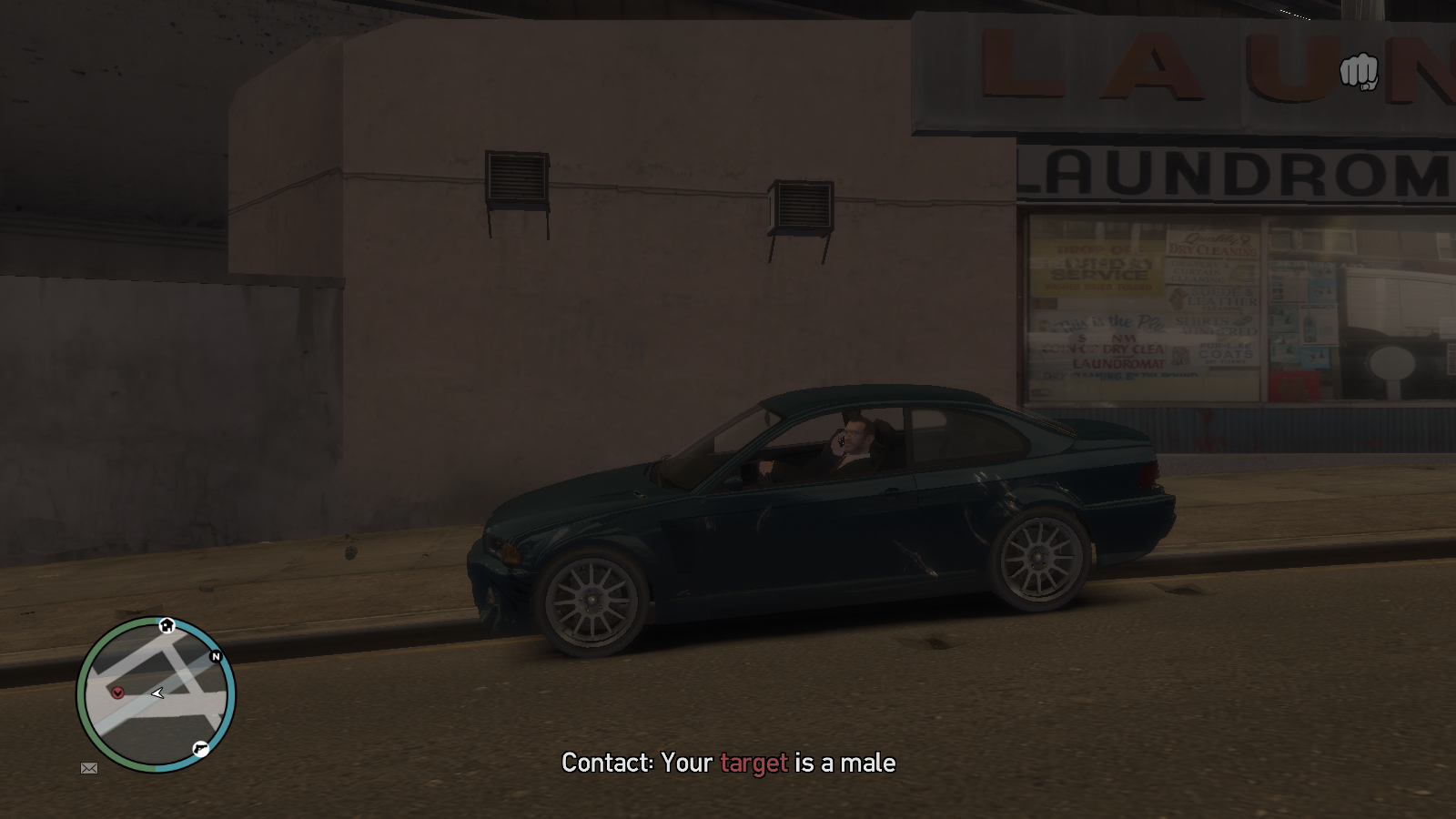Select the fist weapon icon
Viewport: 1456px width, 819px height.
pyautogui.click(x=1359, y=72)
